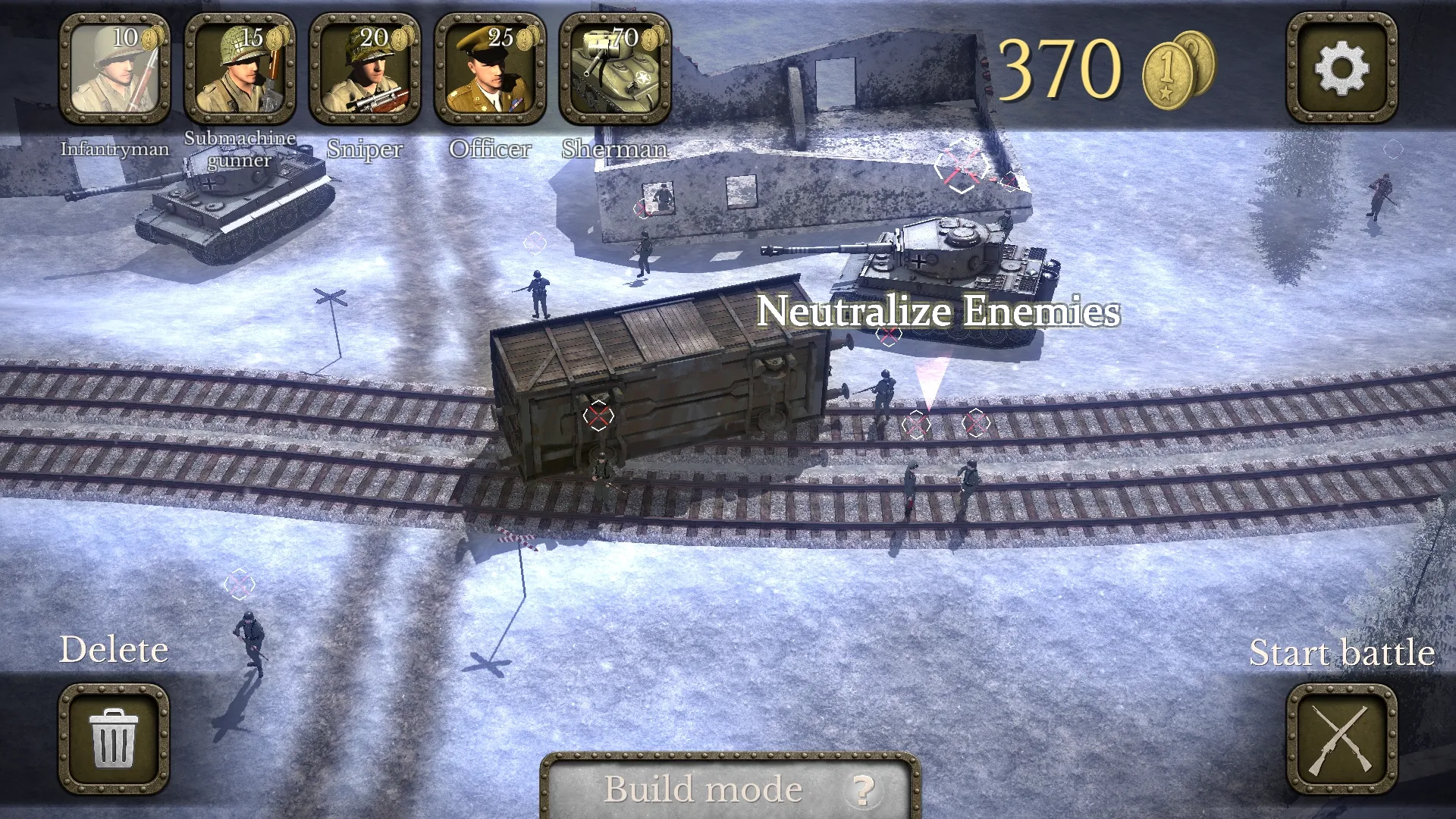
Task: Click the crossed rifles Start battle icon
Action: click(x=1341, y=738)
